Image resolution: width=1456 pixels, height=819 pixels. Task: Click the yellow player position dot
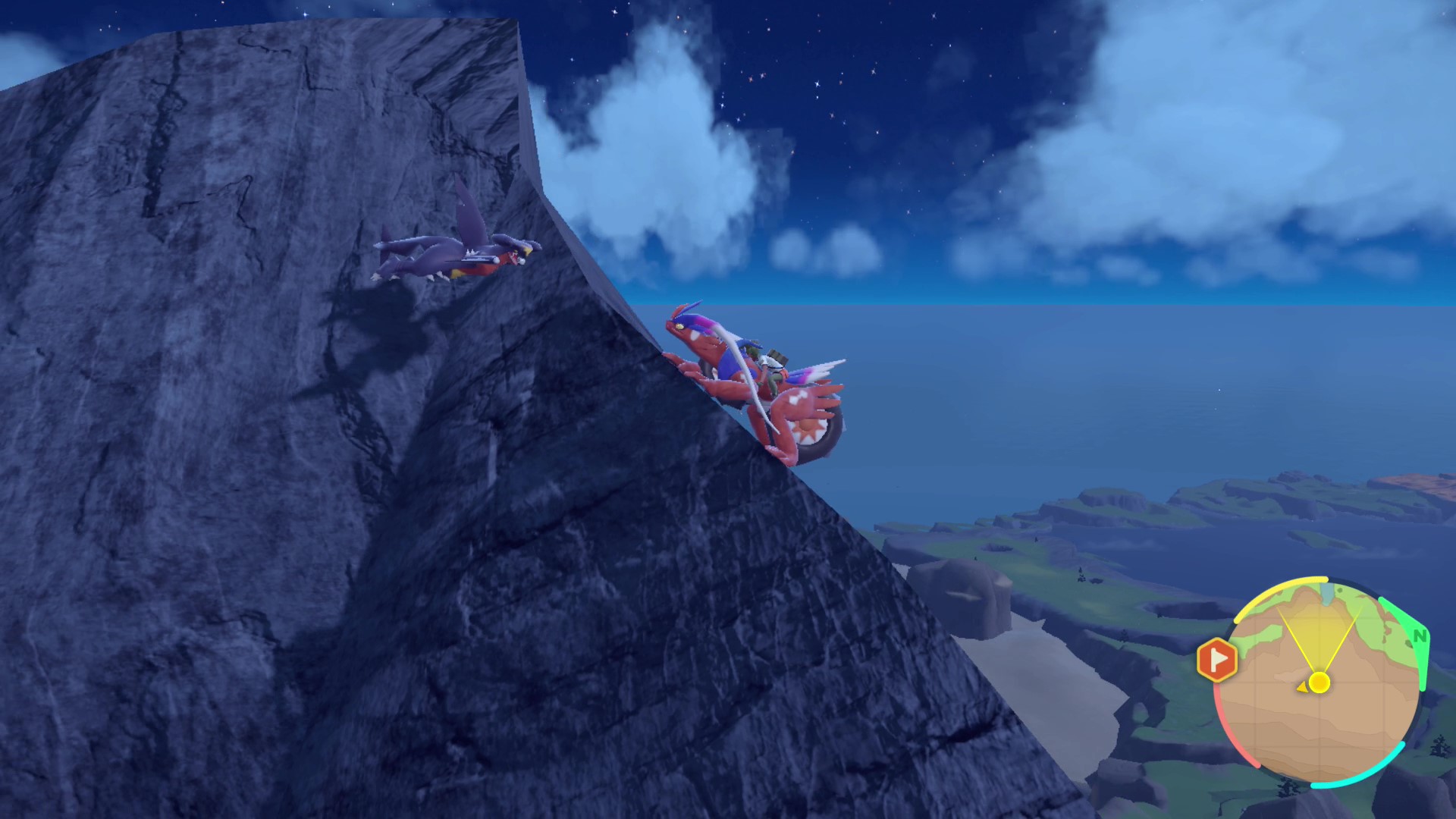point(1319,682)
